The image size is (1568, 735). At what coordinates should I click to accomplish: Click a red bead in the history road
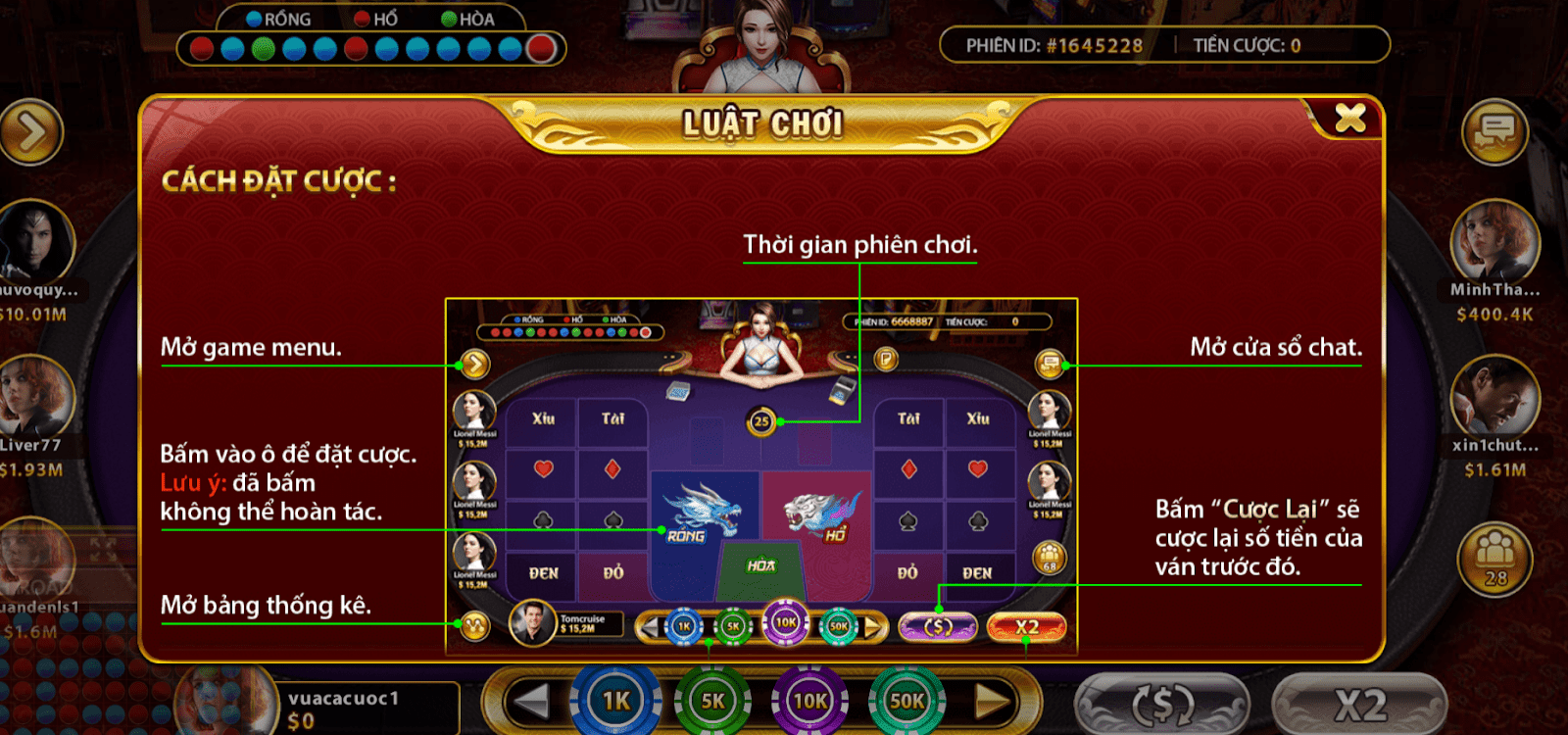[x=200, y=45]
